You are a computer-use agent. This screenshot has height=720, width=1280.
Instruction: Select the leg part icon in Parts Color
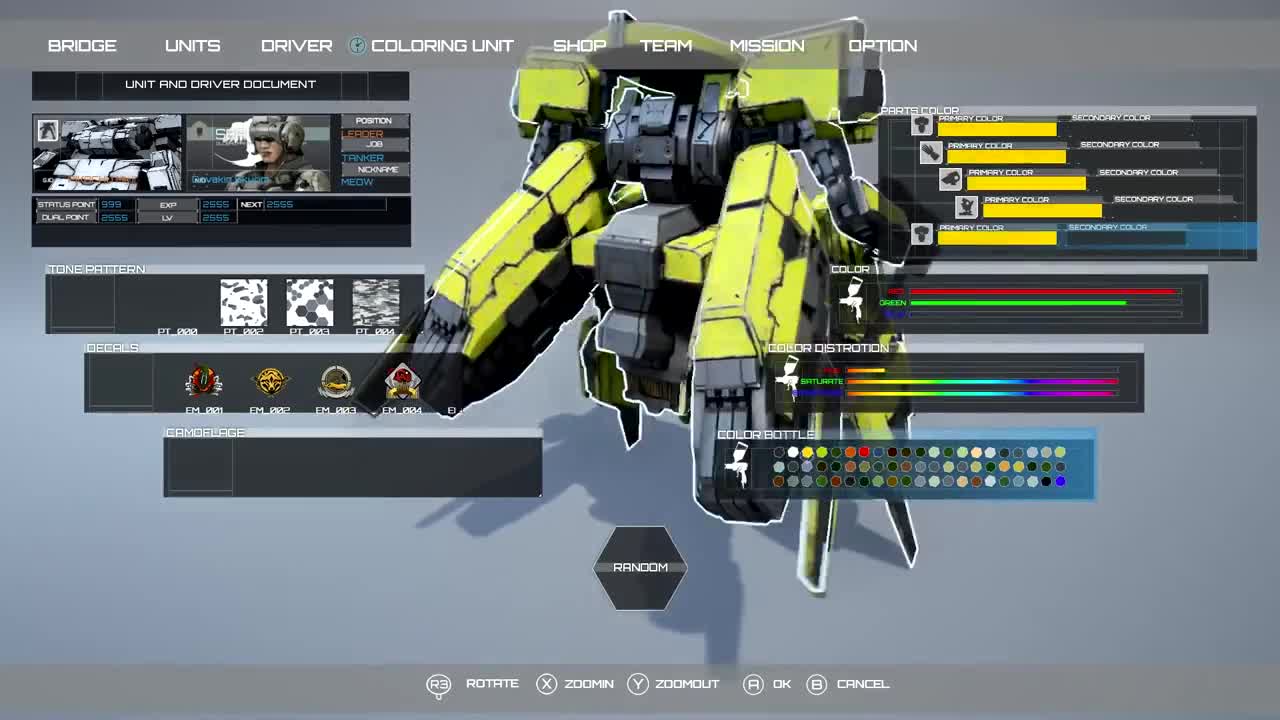click(965, 205)
